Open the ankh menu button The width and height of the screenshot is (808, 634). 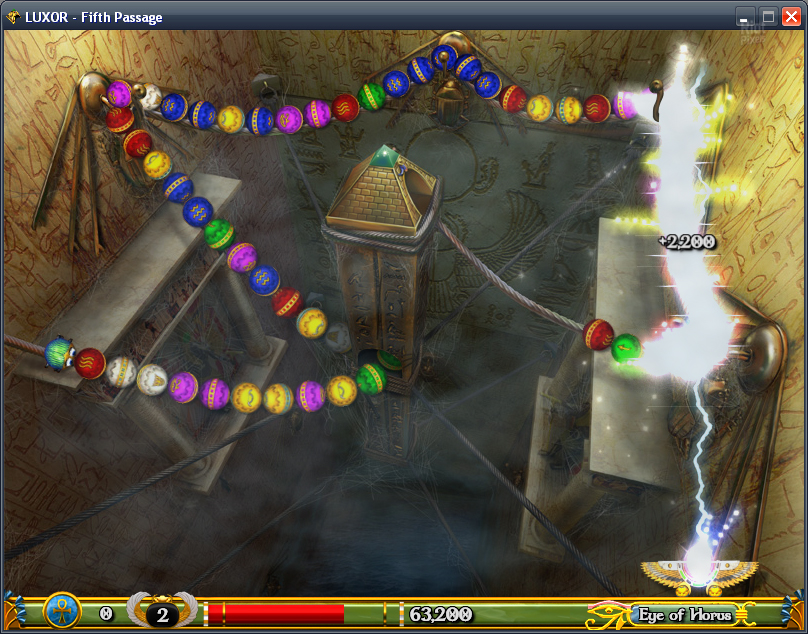[x=62, y=611]
